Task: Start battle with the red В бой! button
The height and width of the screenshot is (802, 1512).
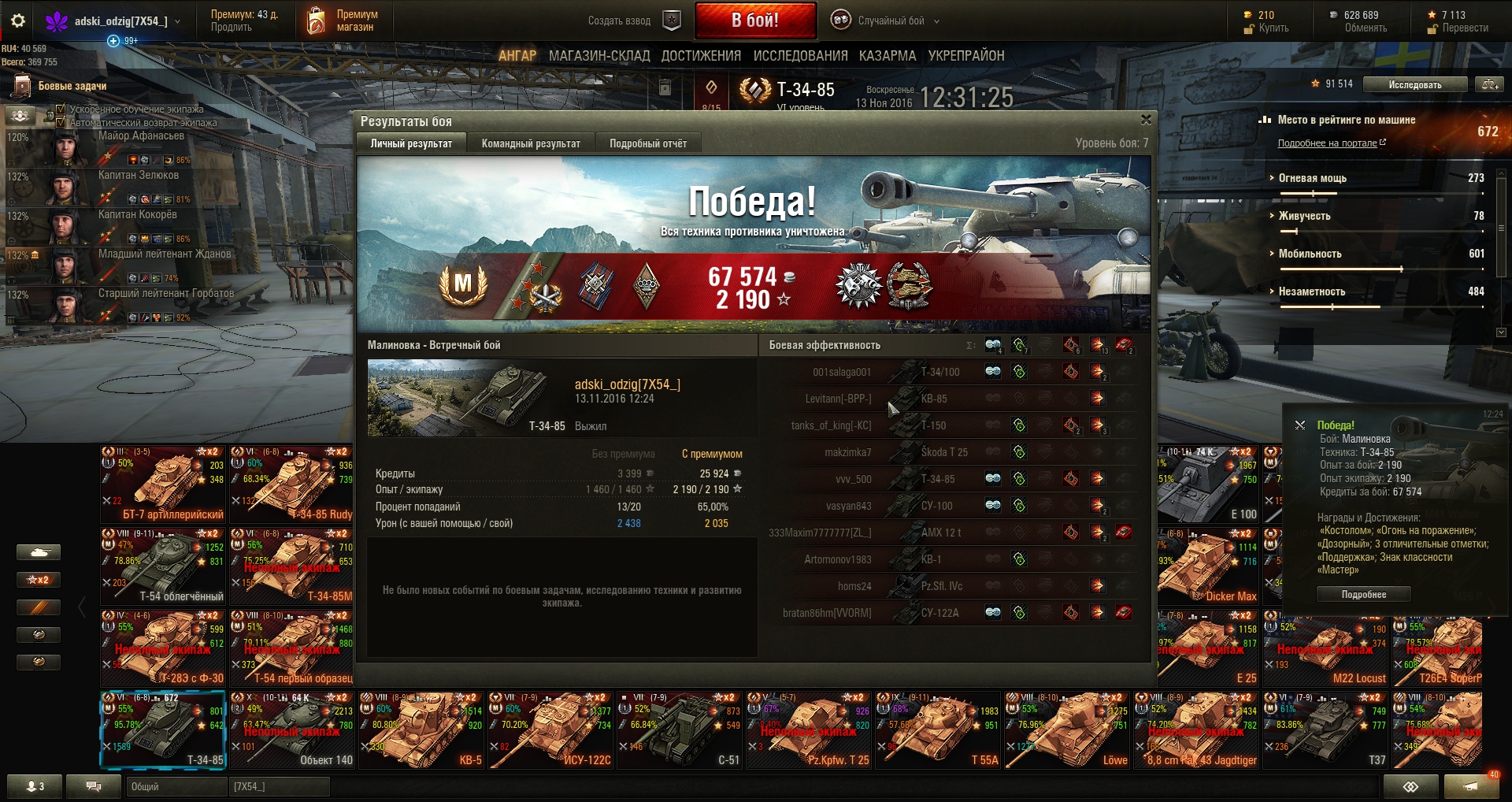Action: [x=755, y=20]
